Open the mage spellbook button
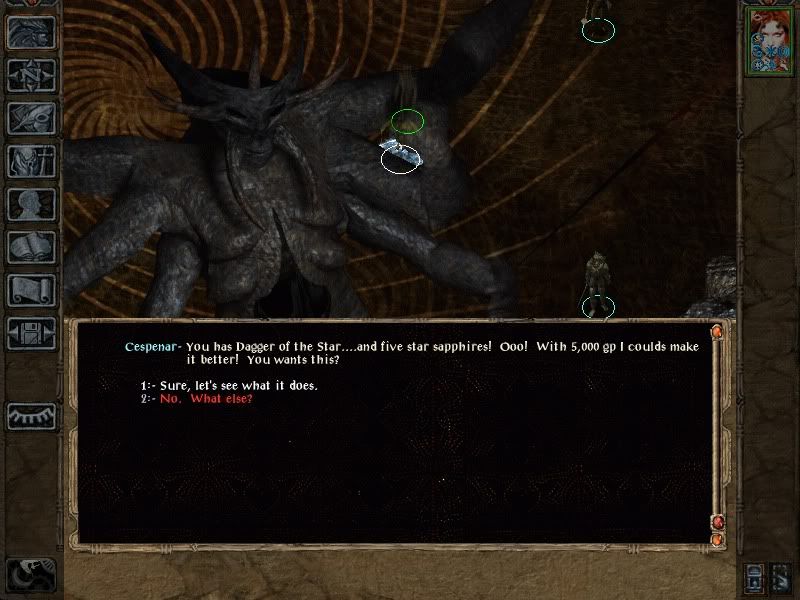 point(31,247)
